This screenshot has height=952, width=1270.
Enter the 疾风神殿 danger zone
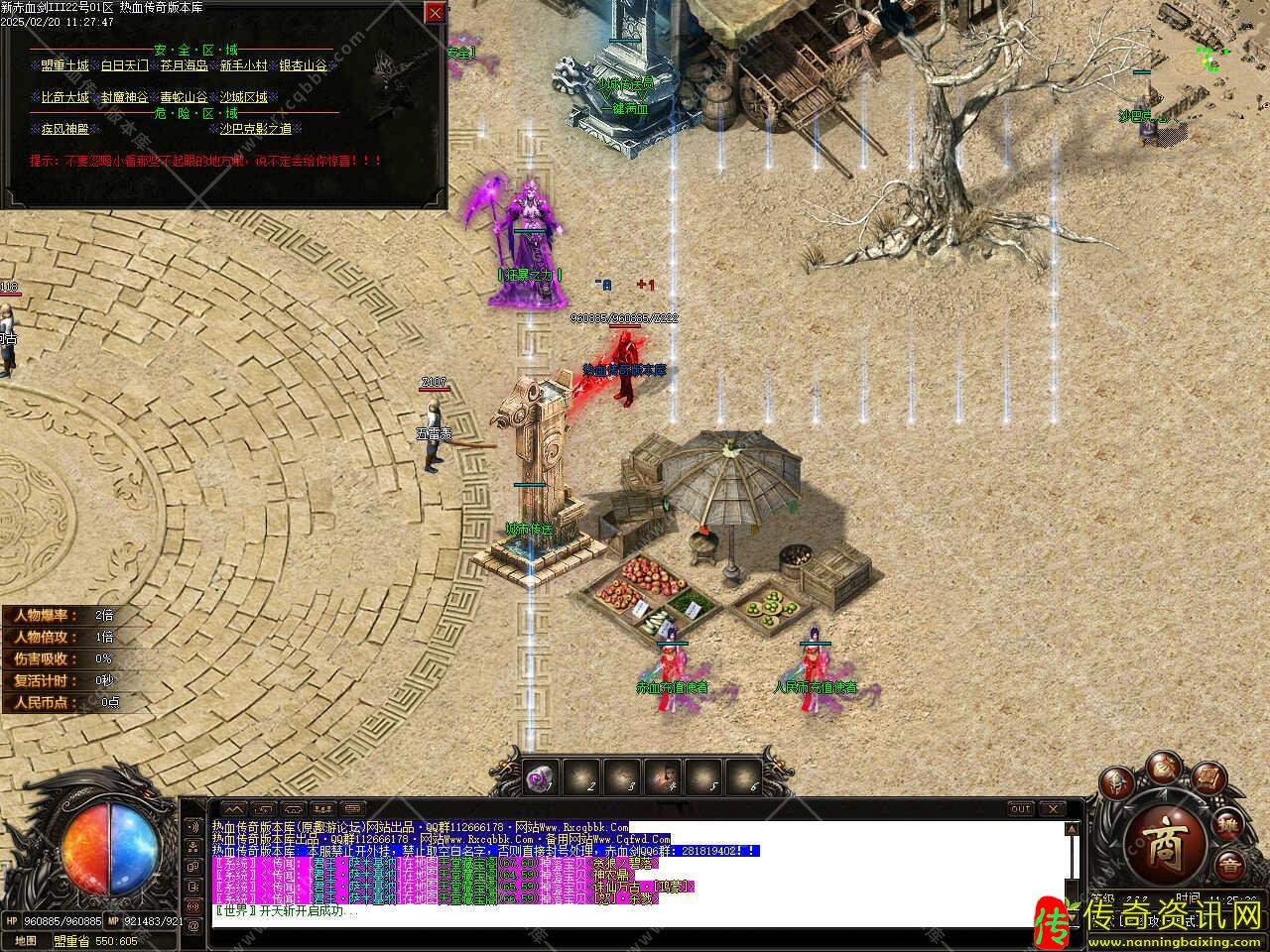pos(65,129)
